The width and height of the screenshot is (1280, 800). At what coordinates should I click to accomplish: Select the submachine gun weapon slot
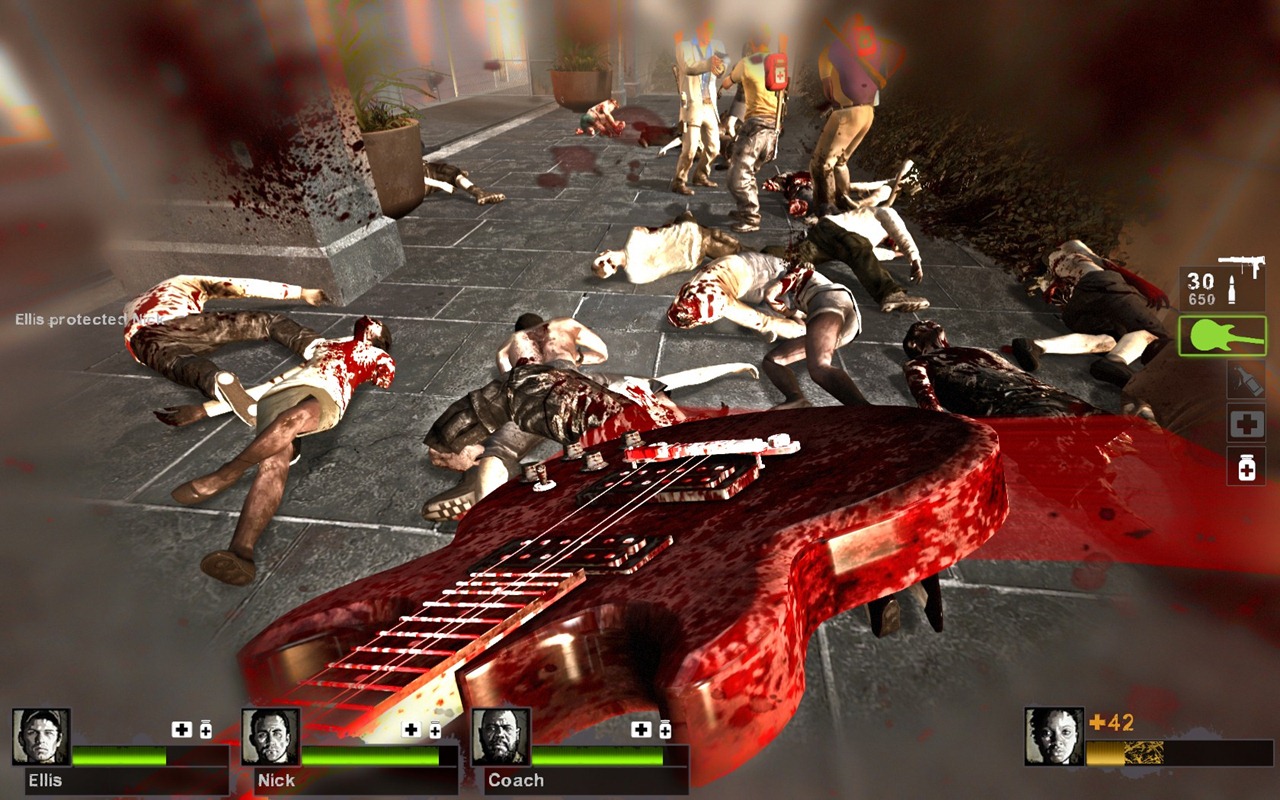click(1221, 284)
